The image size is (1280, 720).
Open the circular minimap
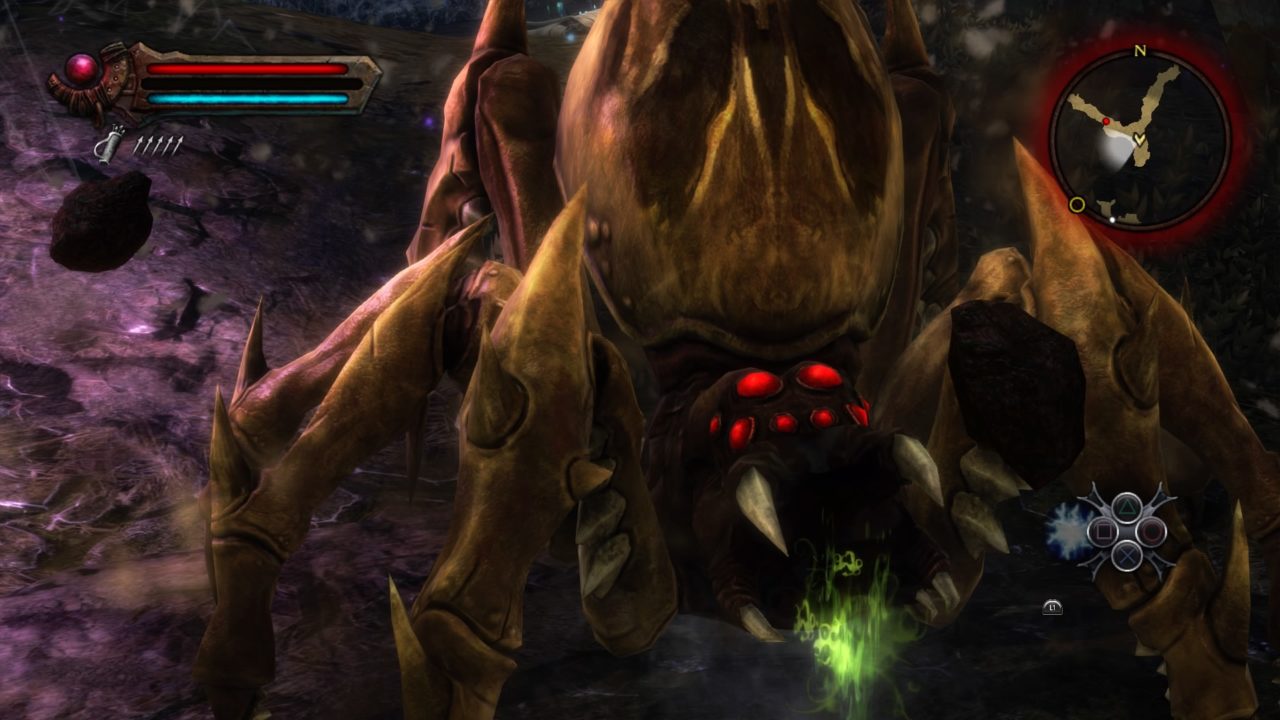point(1139,139)
